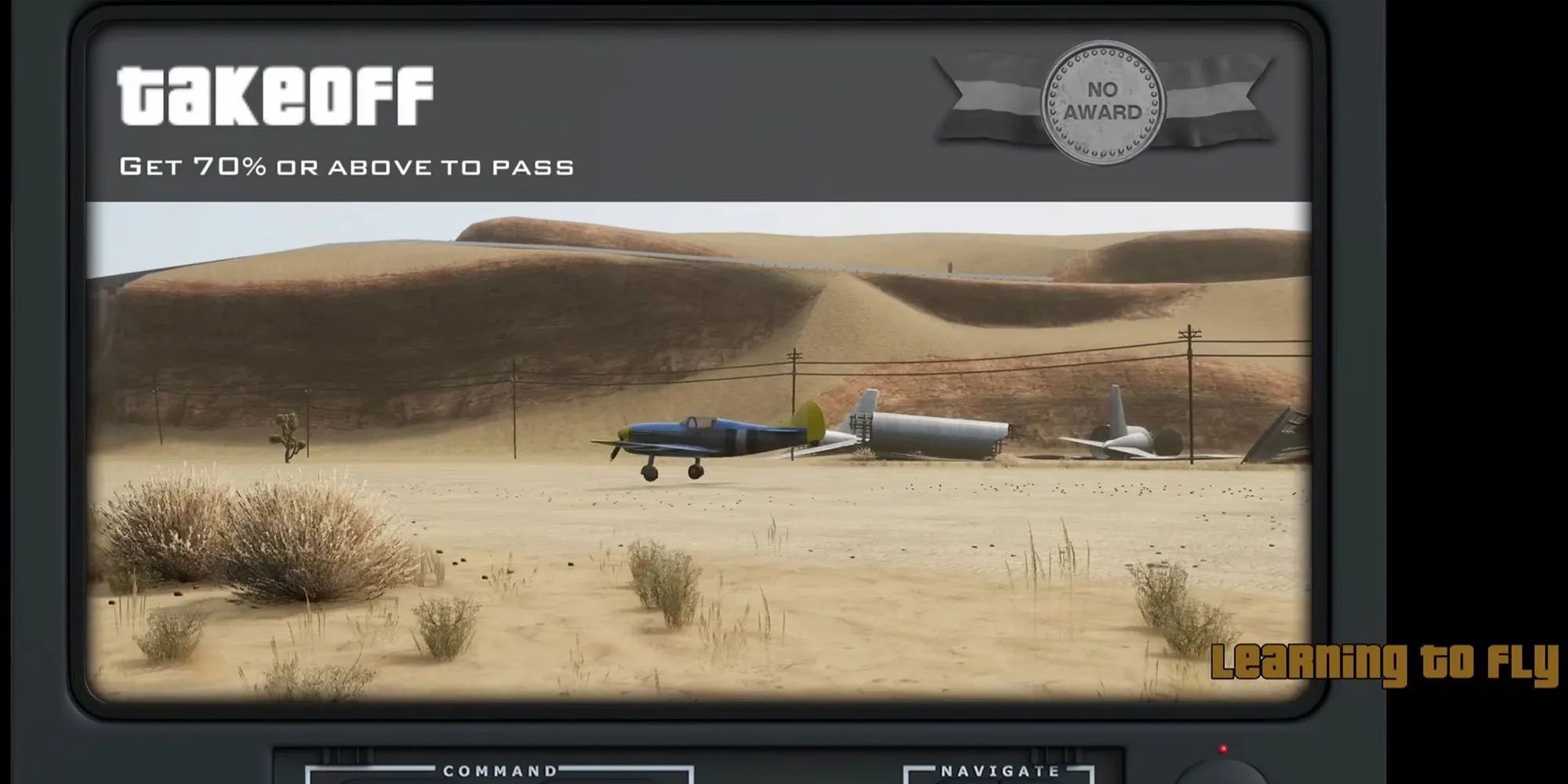Click the No Award medal badge
Image resolution: width=1568 pixels, height=784 pixels.
pyautogui.click(x=1102, y=102)
